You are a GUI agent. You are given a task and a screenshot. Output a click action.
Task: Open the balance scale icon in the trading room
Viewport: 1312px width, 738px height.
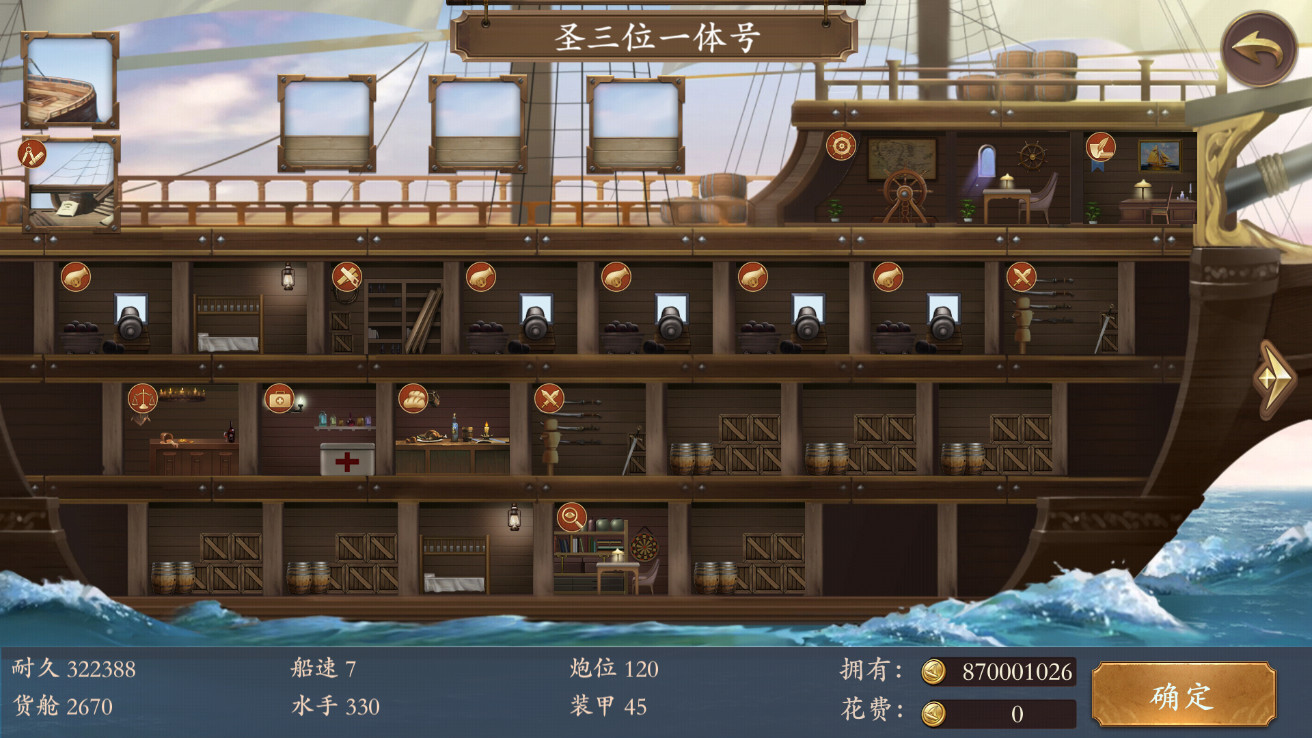[x=141, y=396]
